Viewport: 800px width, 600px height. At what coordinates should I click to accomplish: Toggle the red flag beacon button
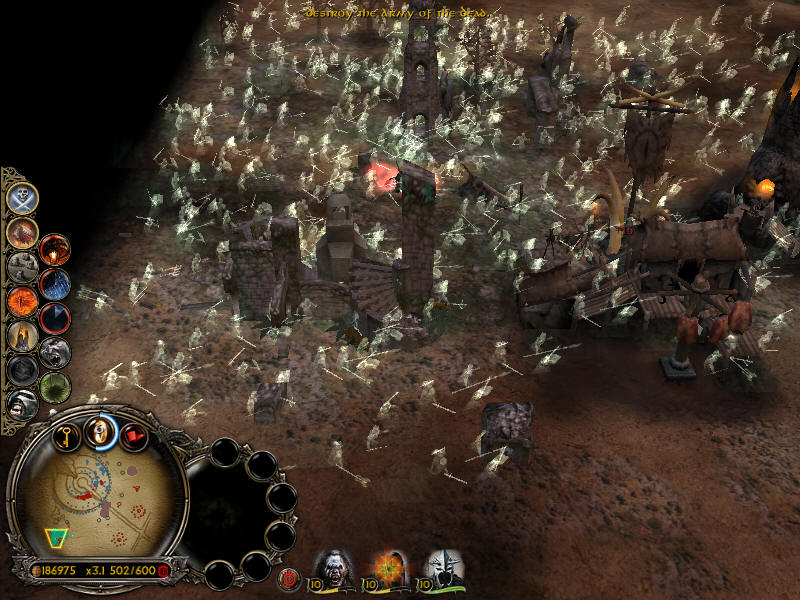point(132,435)
